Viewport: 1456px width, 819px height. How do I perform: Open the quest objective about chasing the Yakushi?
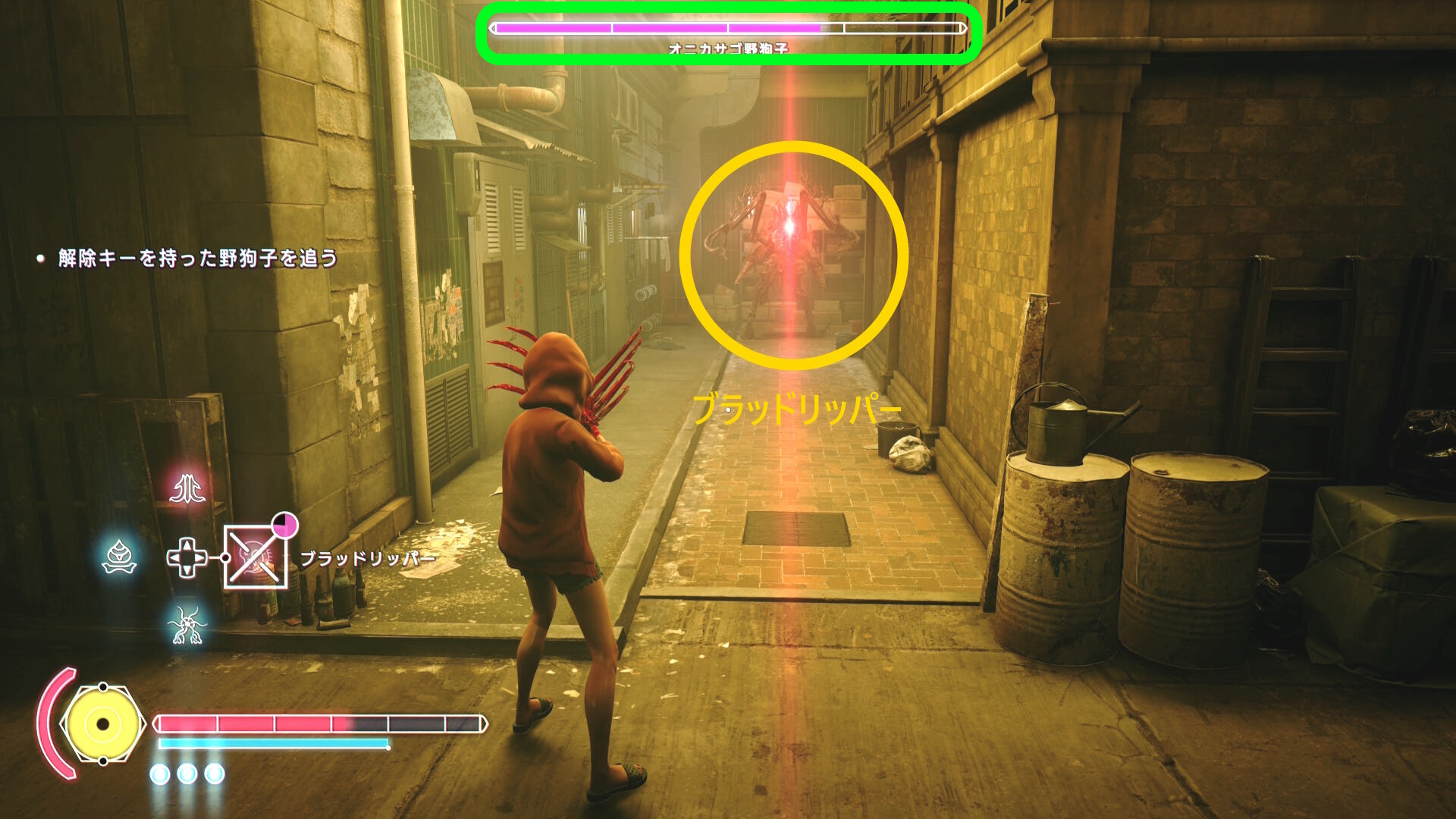197,259
